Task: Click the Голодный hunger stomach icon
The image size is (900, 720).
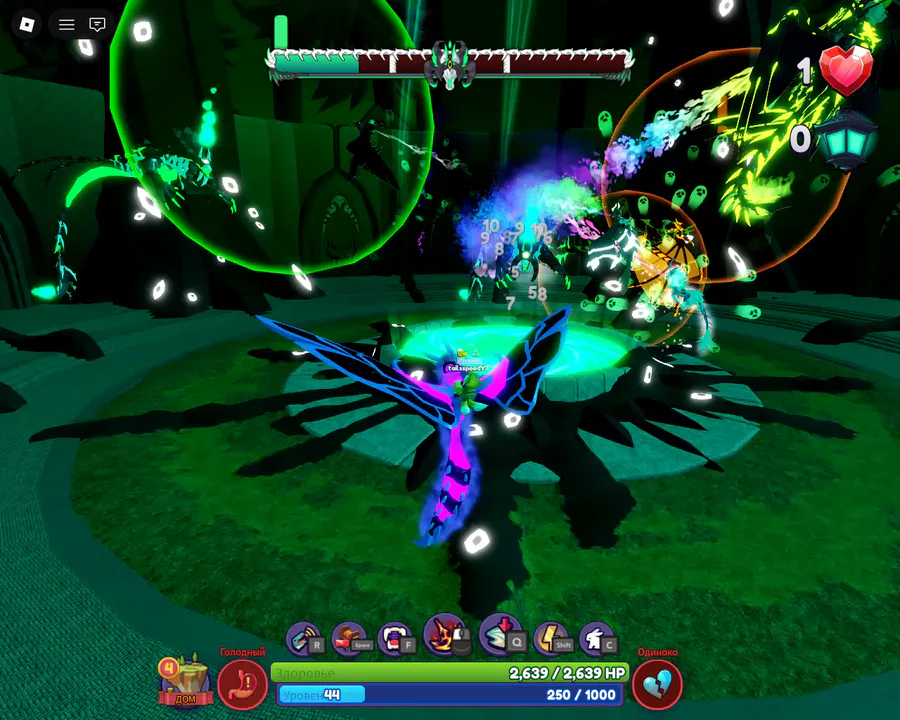Action: tap(242, 685)
